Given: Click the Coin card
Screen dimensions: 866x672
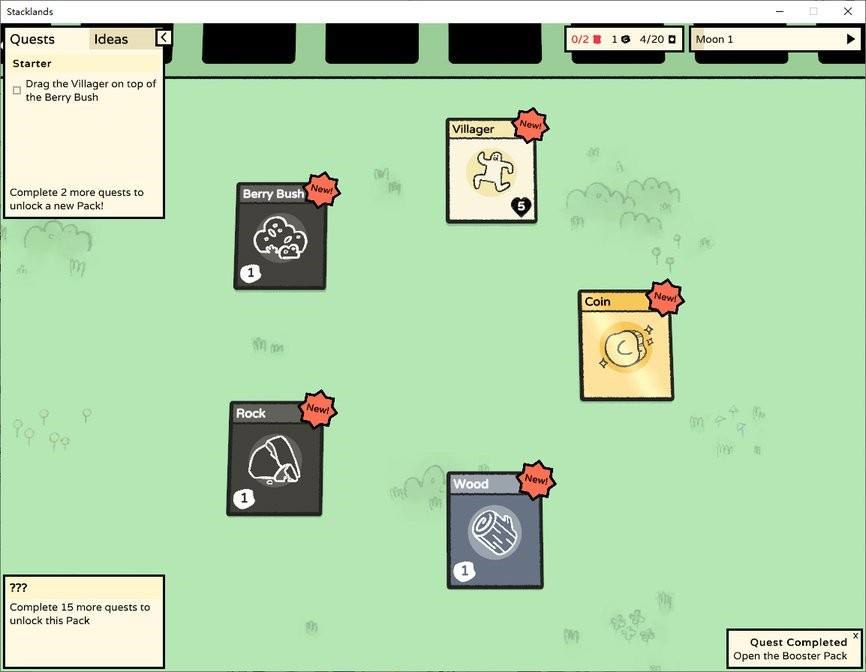Looking at the screenshot, I should 626,346.
